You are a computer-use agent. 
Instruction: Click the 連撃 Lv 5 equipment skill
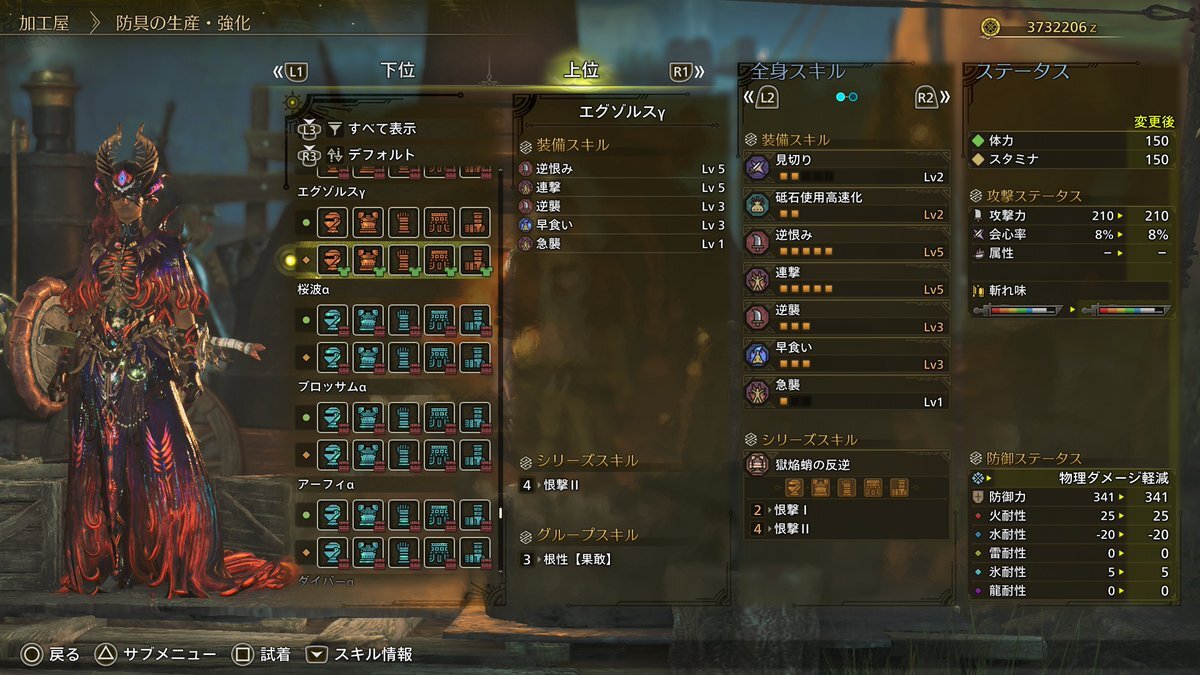620,188
